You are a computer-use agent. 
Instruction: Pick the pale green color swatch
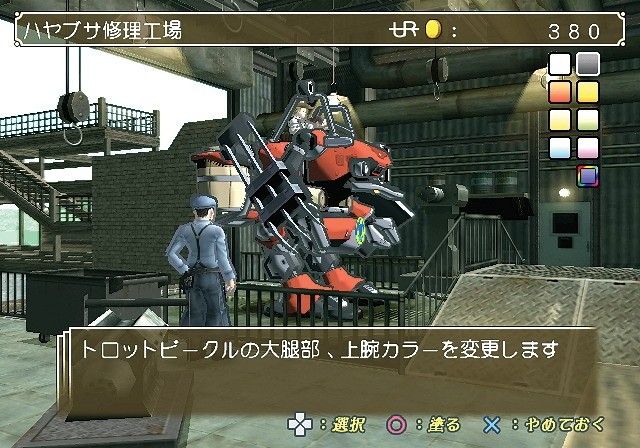(x=588, y=121)
